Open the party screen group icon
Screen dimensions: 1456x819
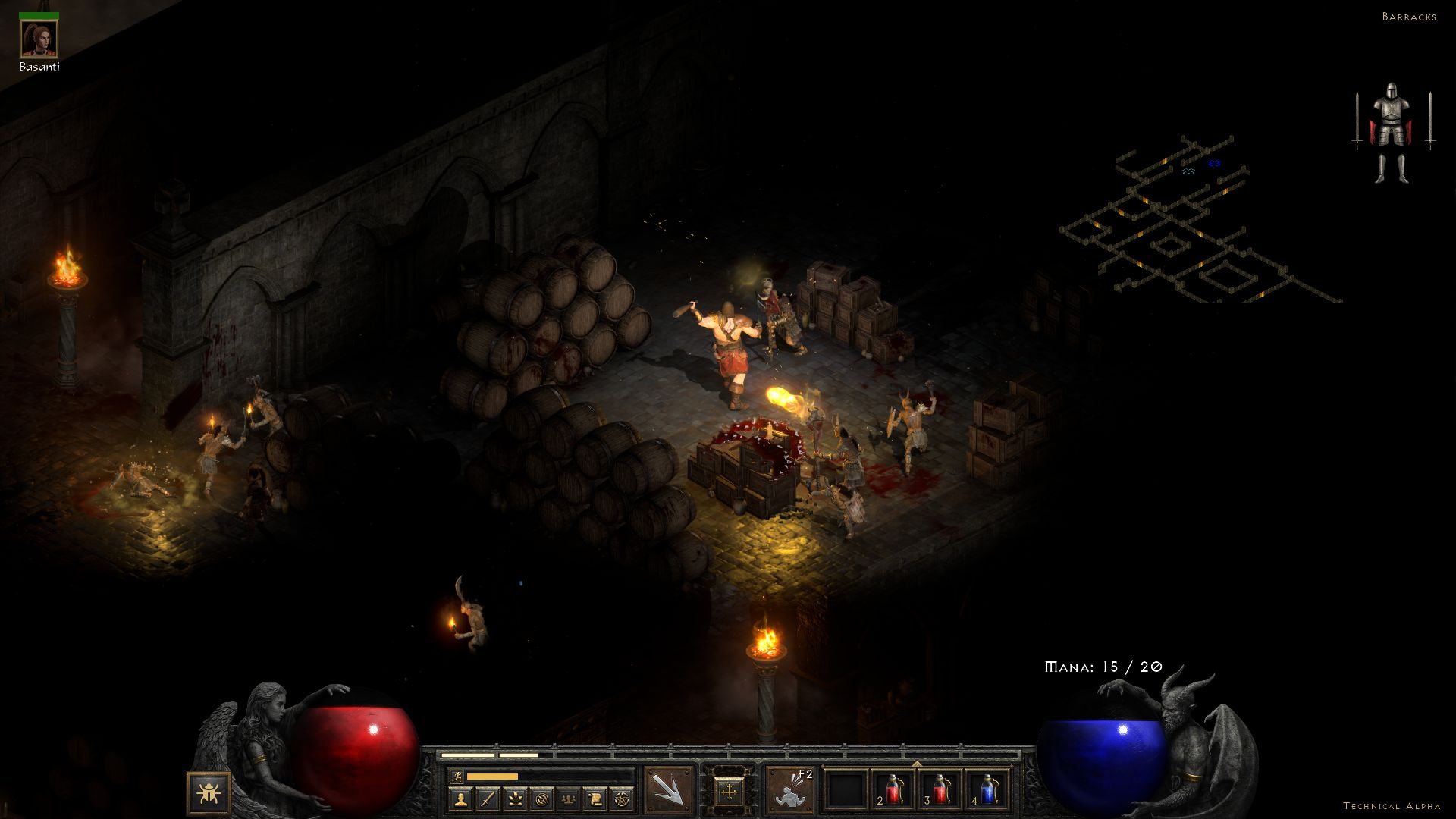click(x=568, y=799)
